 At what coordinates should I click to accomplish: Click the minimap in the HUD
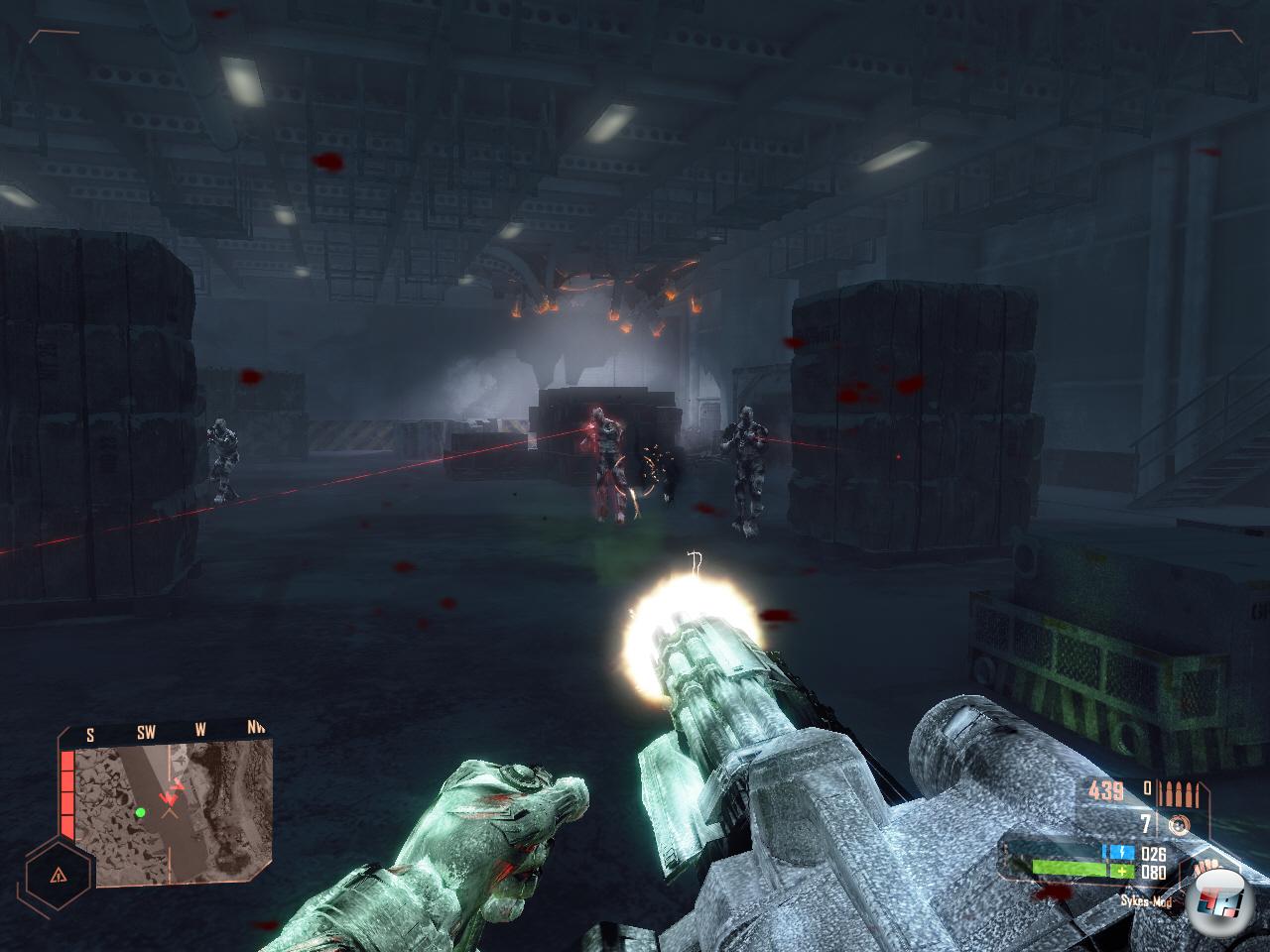point(174,801)
